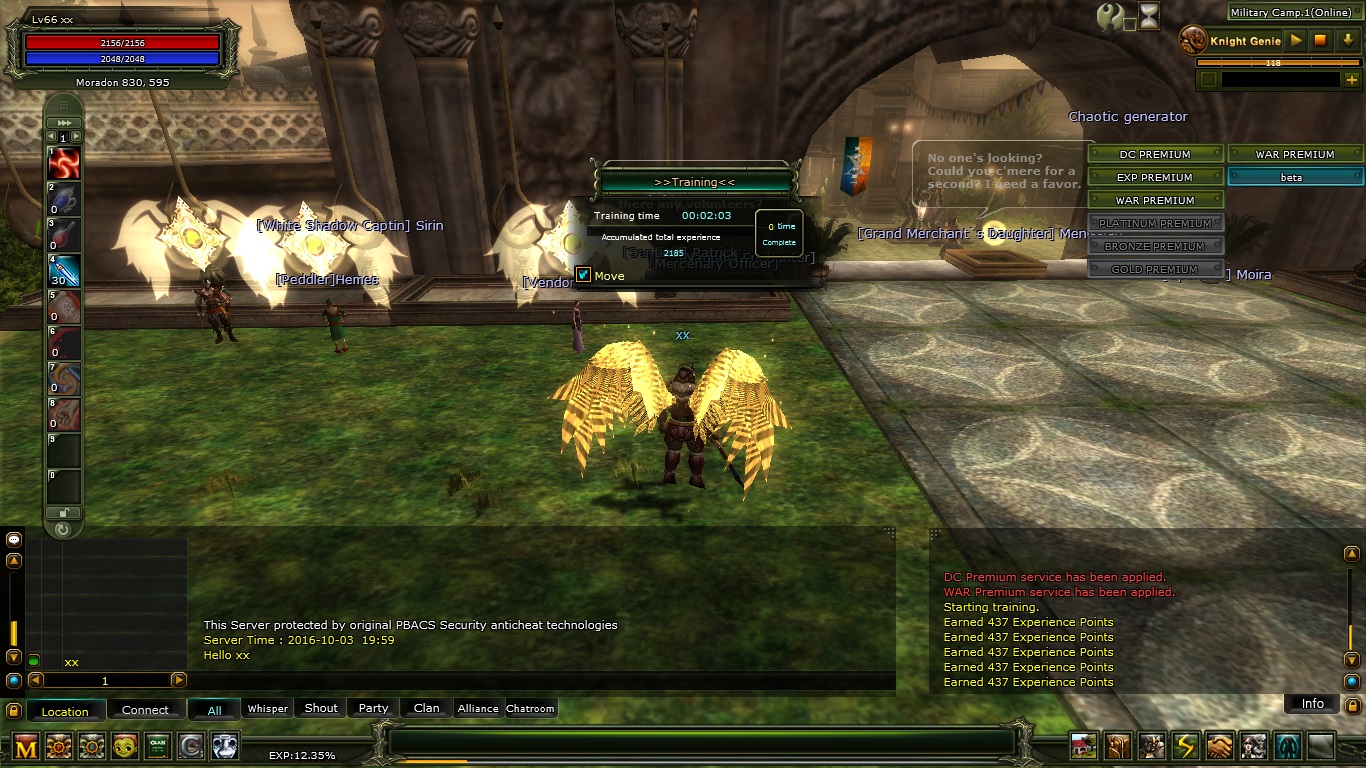Toggle the Move checkbox in Training window
The image size is (1366, 768).
(x=583, y=275)
